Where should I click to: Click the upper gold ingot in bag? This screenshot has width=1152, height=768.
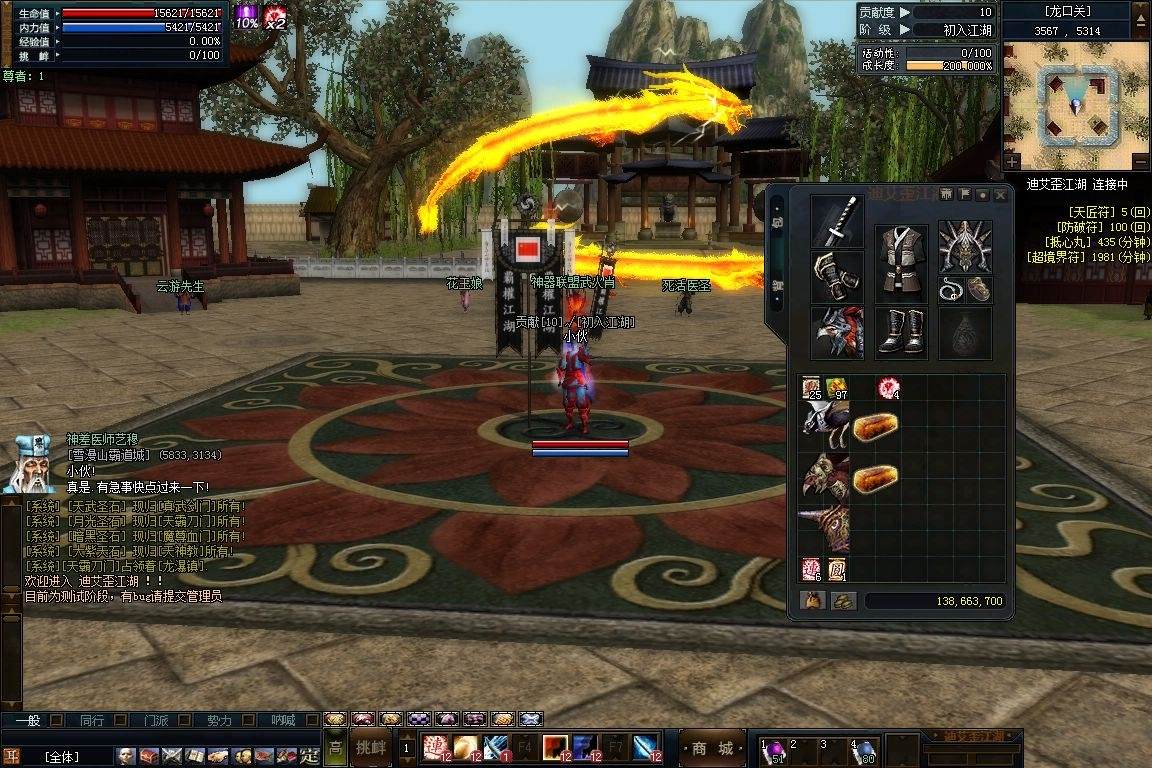click(874, 426)
